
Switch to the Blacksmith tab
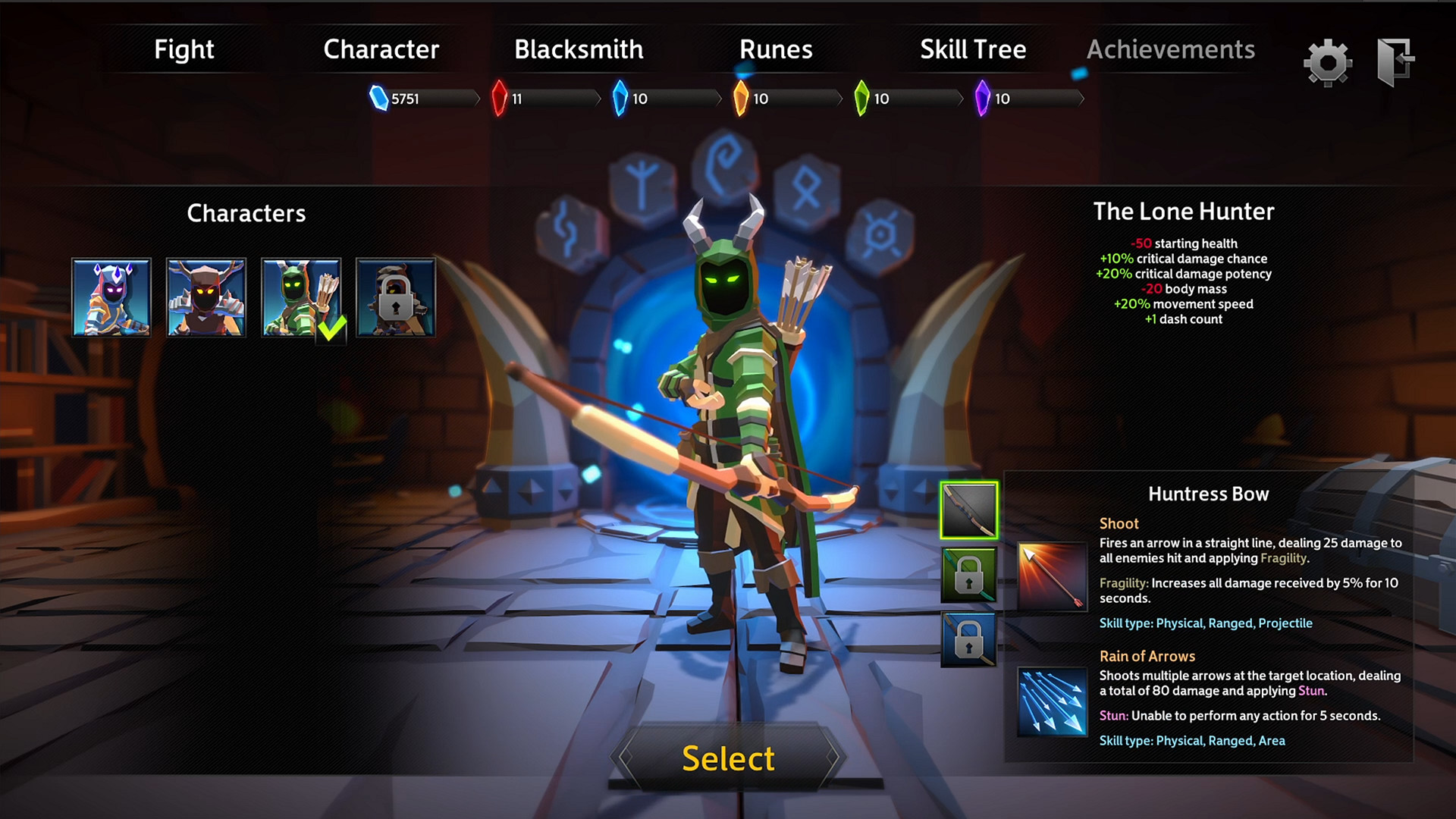pyautogui.click(x=578, y=49)
